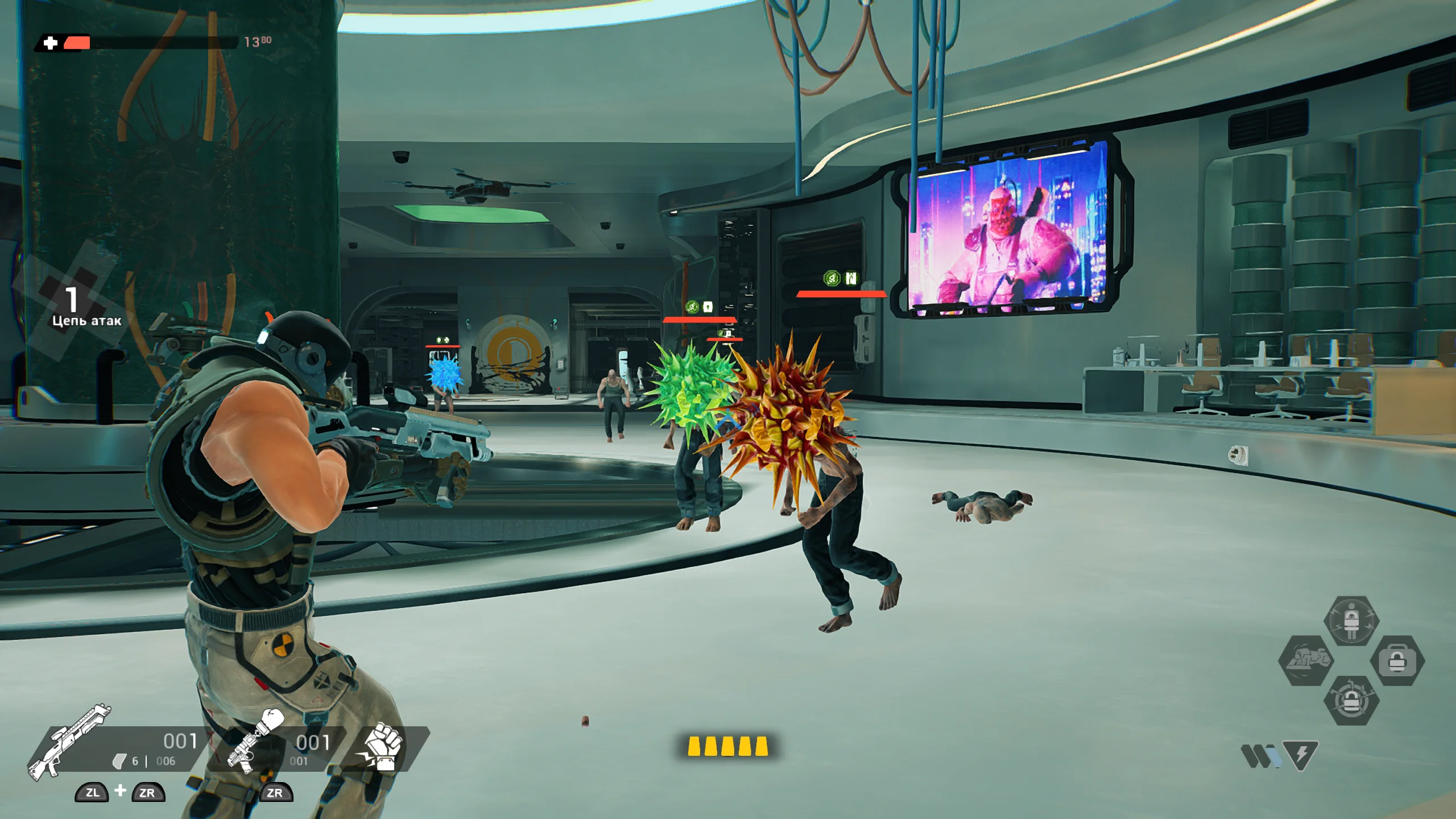This screenshot has width=1456, height=819.
Task: Select the locked briefcase ability hexagon
Action: coord(1397,661)
